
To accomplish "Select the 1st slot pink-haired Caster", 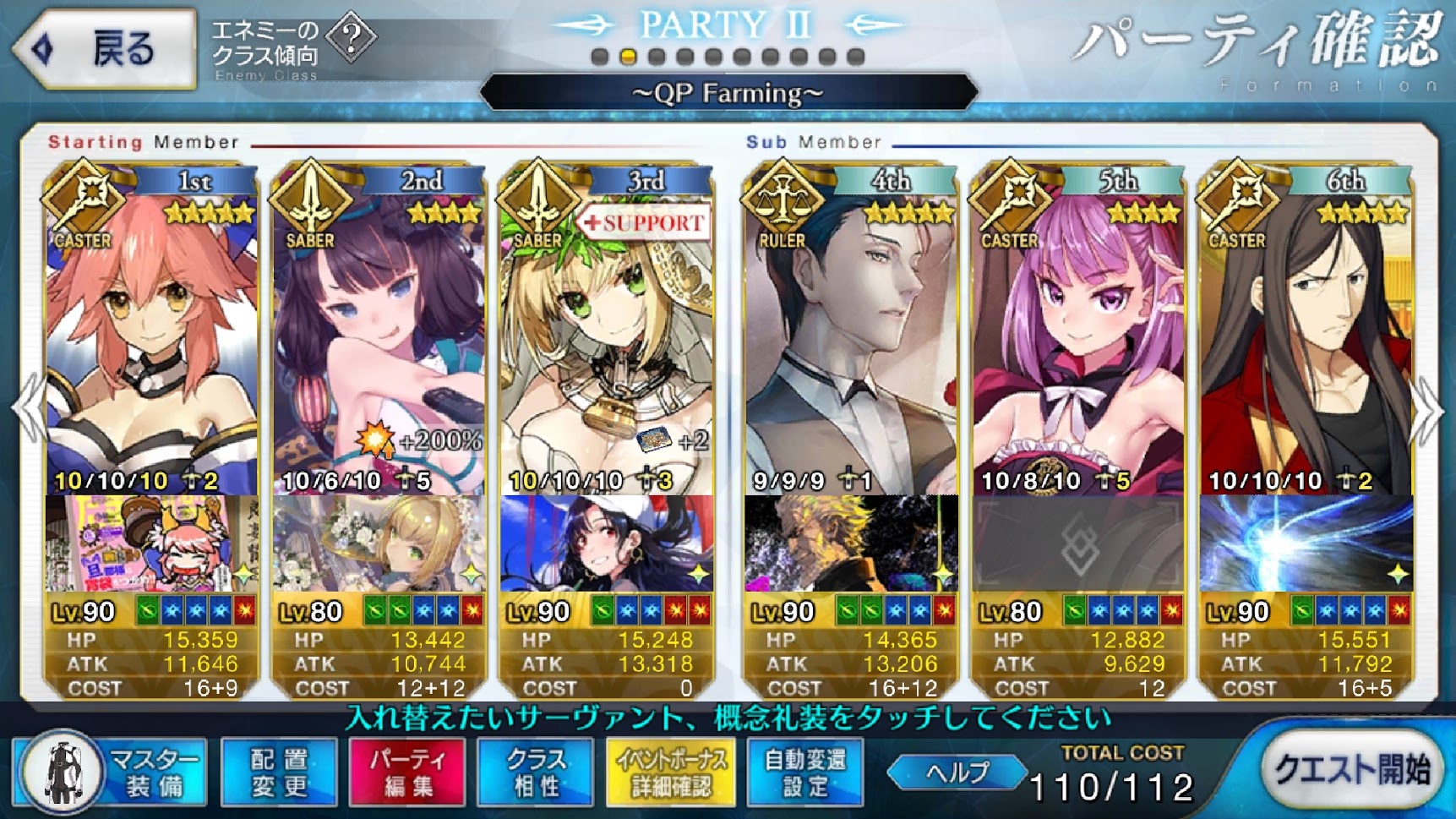I will pyautogui.click(x=151, y=338).
